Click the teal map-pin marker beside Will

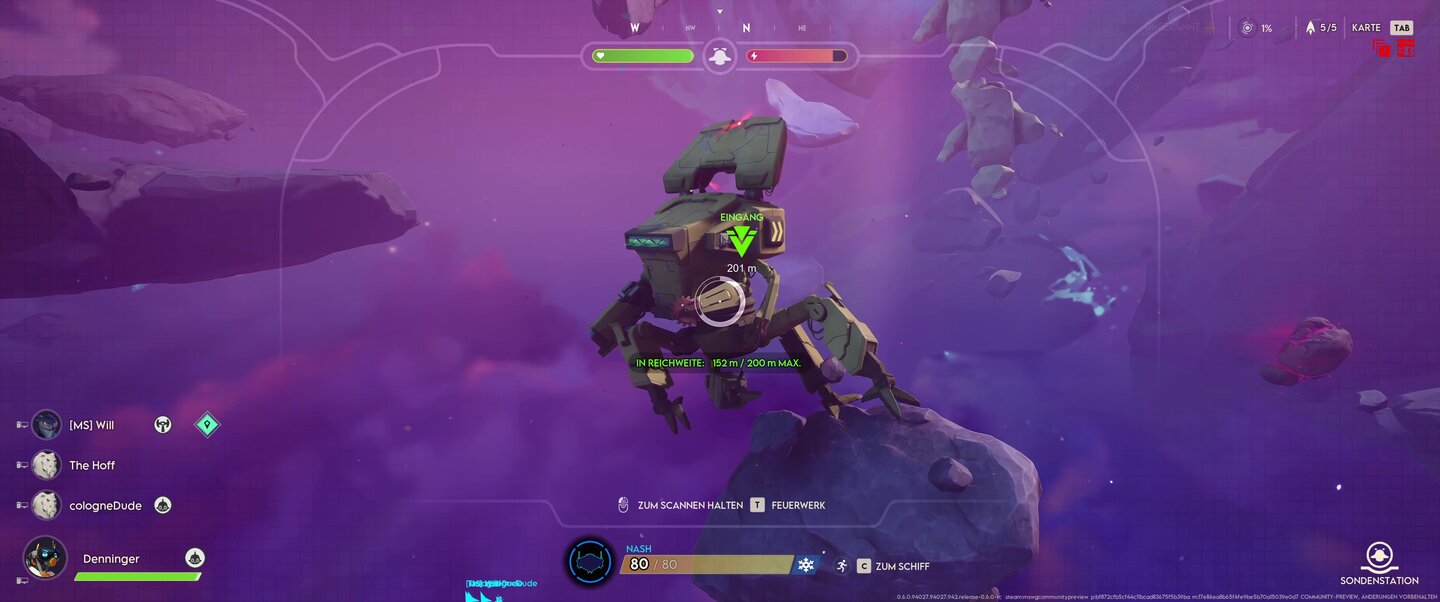pos(207,425)
